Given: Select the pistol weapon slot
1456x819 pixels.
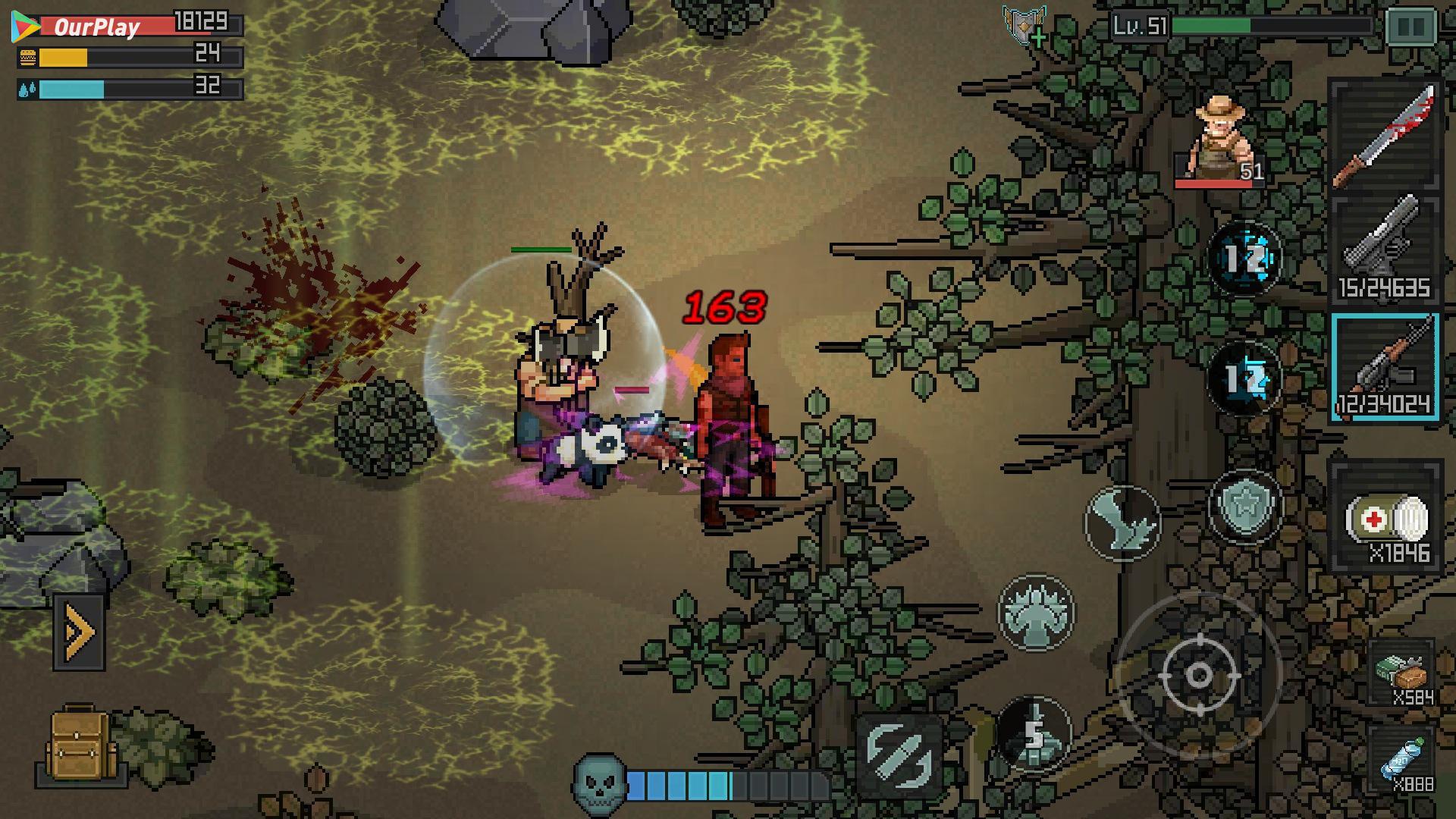Looking at the screenshot, I should (x=1385, y=250).
